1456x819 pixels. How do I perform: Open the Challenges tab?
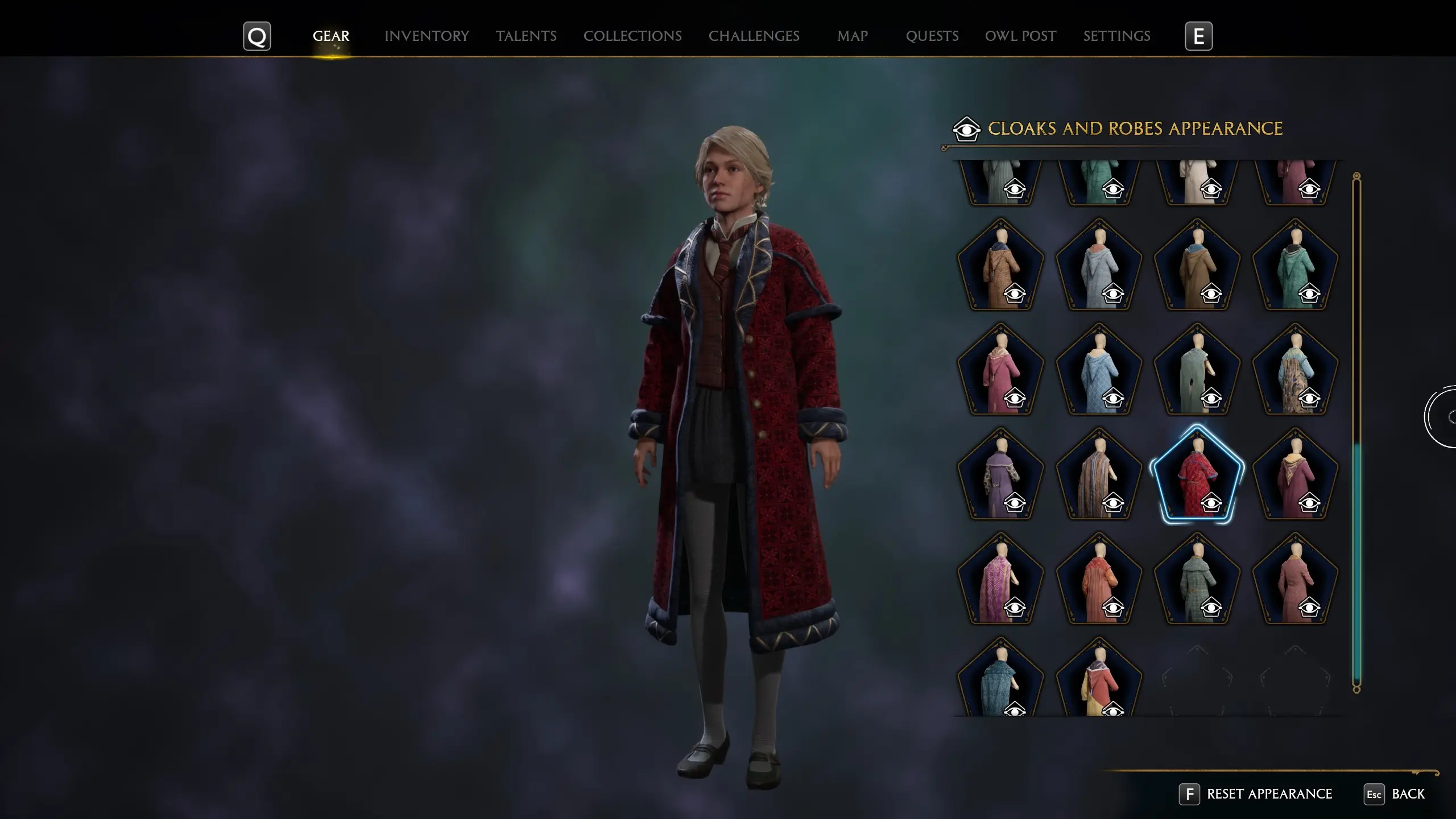[754, 36]
